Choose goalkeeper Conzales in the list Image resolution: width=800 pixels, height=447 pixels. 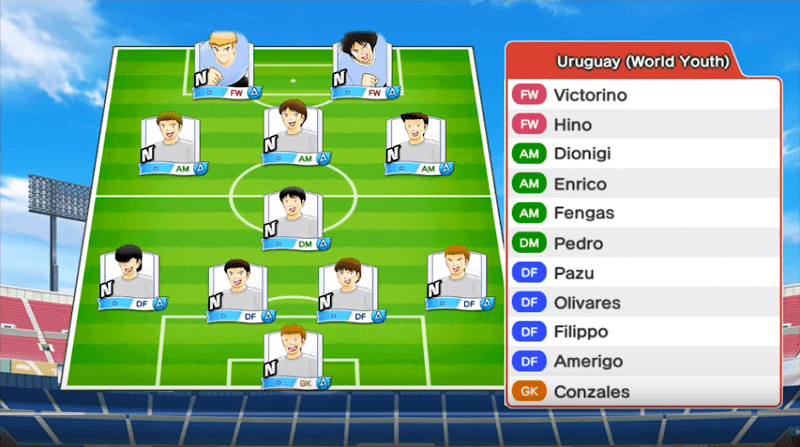tap(642, 391)
